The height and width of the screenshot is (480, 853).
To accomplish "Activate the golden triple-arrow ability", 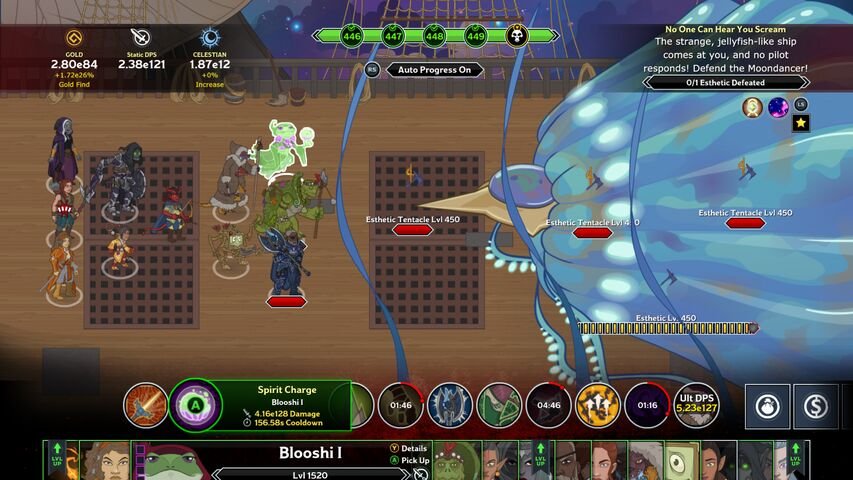I will pos(597,405).
